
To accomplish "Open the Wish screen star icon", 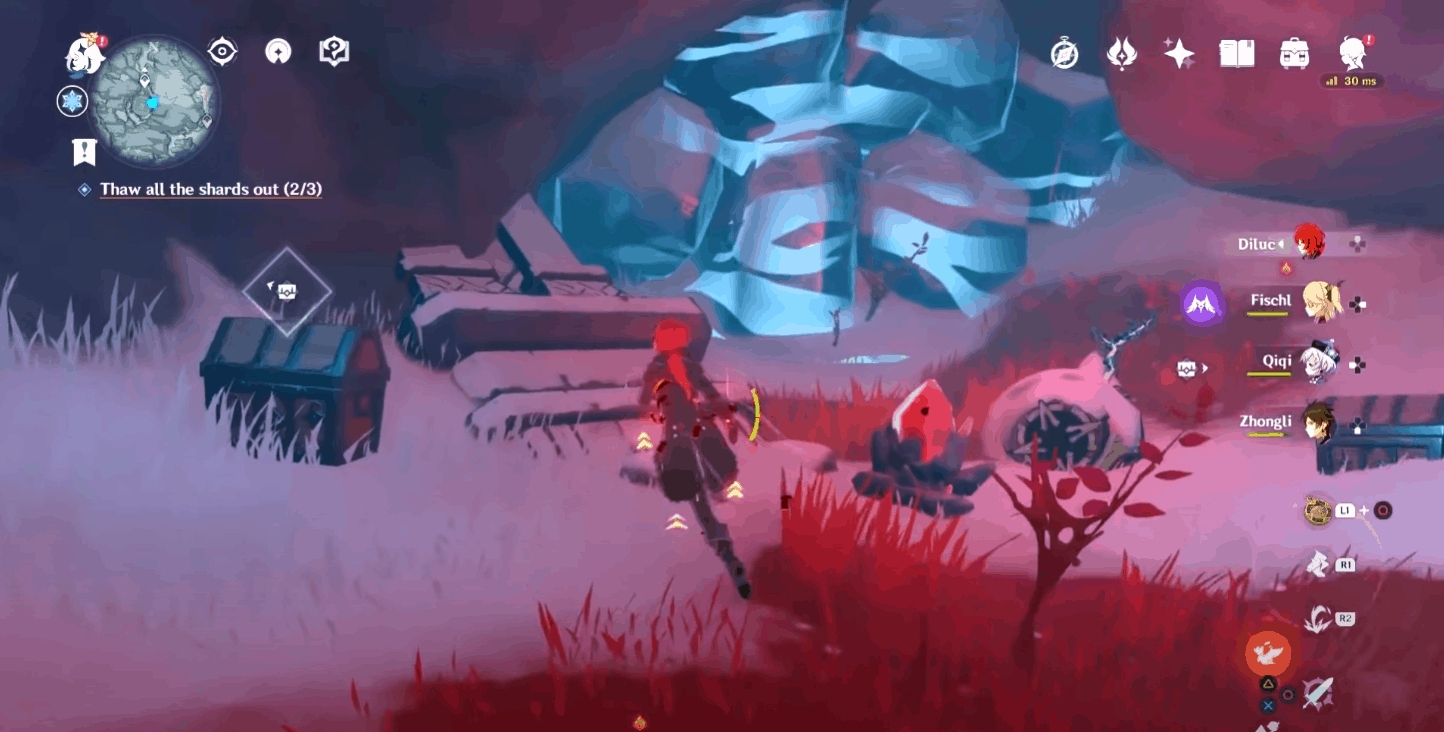I will [1177, 55].
